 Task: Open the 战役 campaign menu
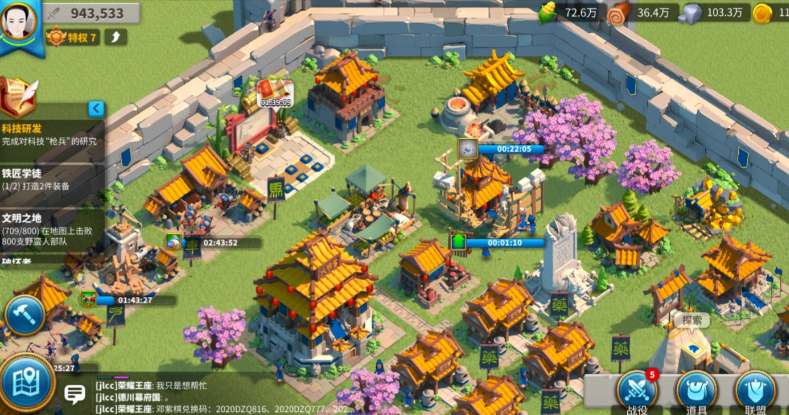pos(637,391)
